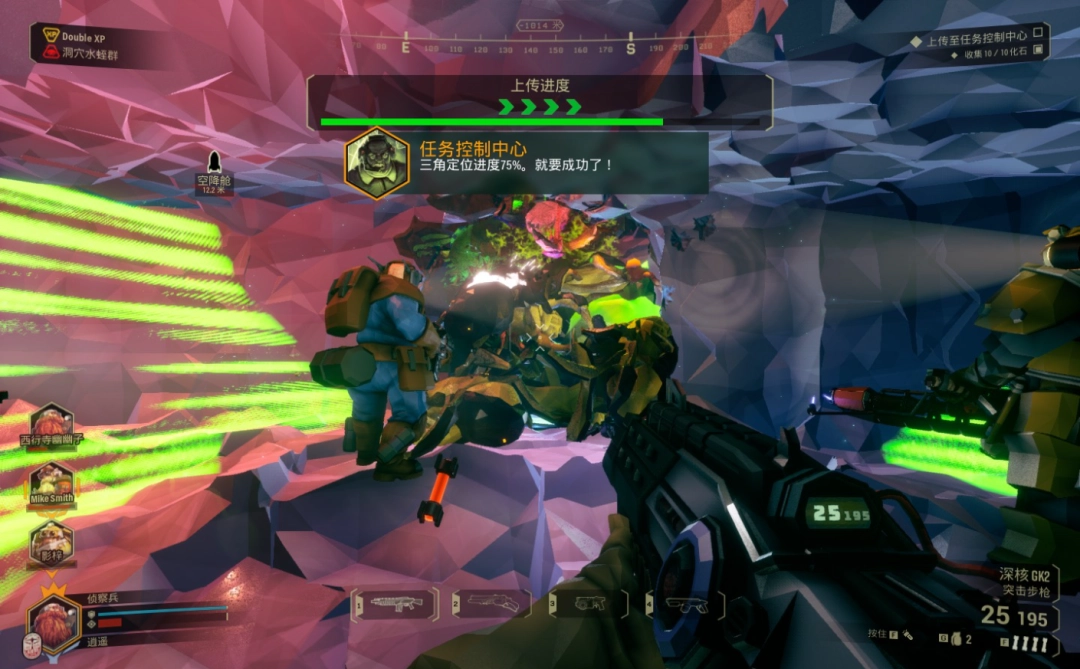Choose the gadget in slot 4
Screen dimensions: 1080x669
[684, 603]
